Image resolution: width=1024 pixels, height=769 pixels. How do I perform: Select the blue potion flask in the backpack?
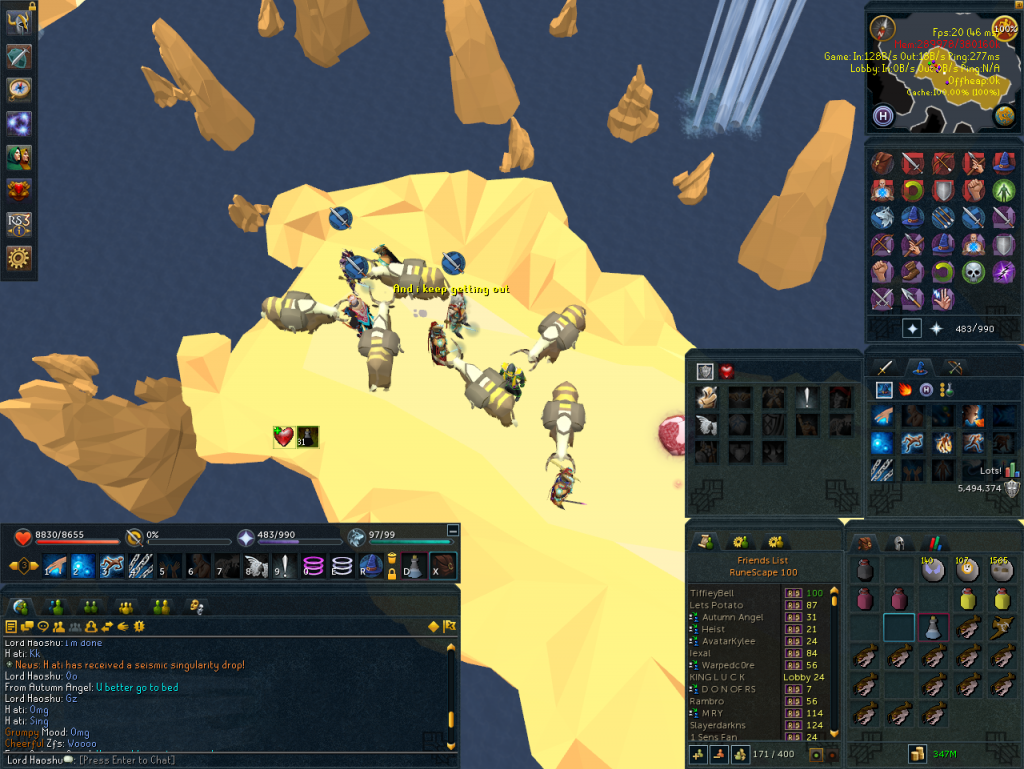tap(932, 628)
